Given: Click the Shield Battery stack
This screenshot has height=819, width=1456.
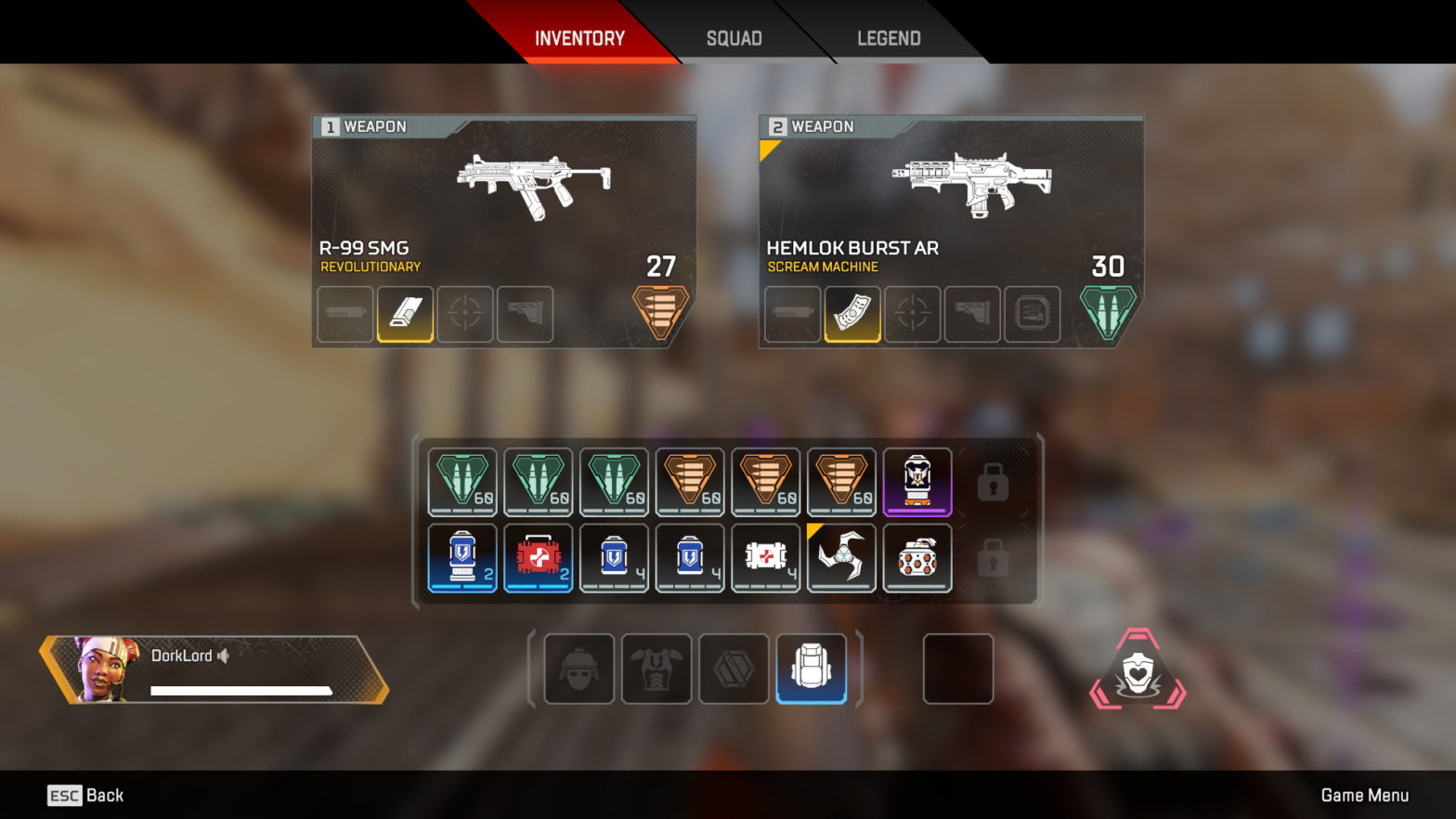Looking at the screenshot, I should click(461, 558).
